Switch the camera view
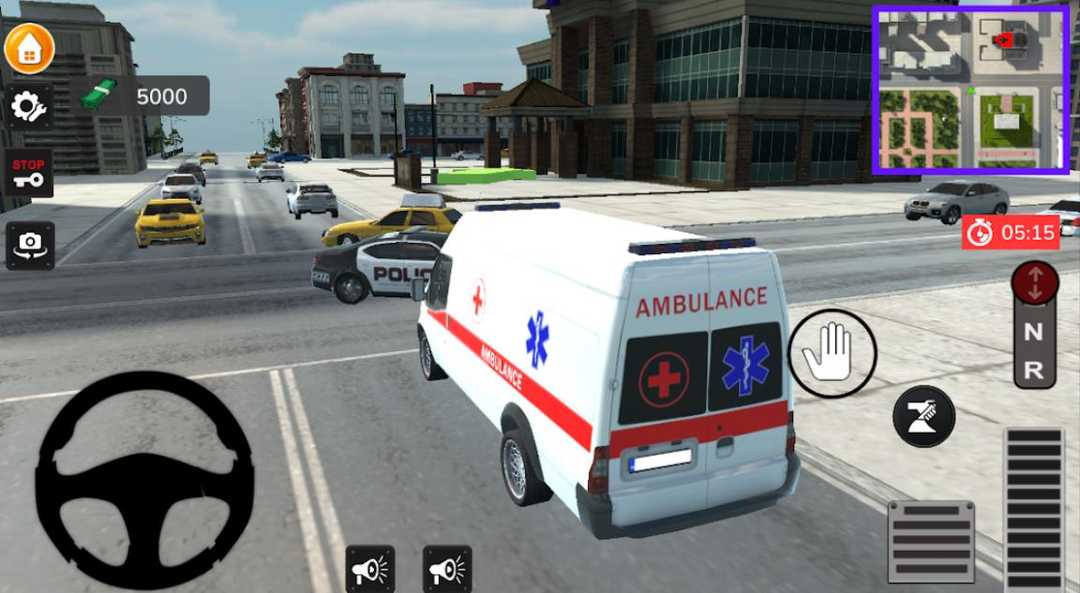This screenshot has width=1080, height=593. pyautogui.click(x=30, y=245)
